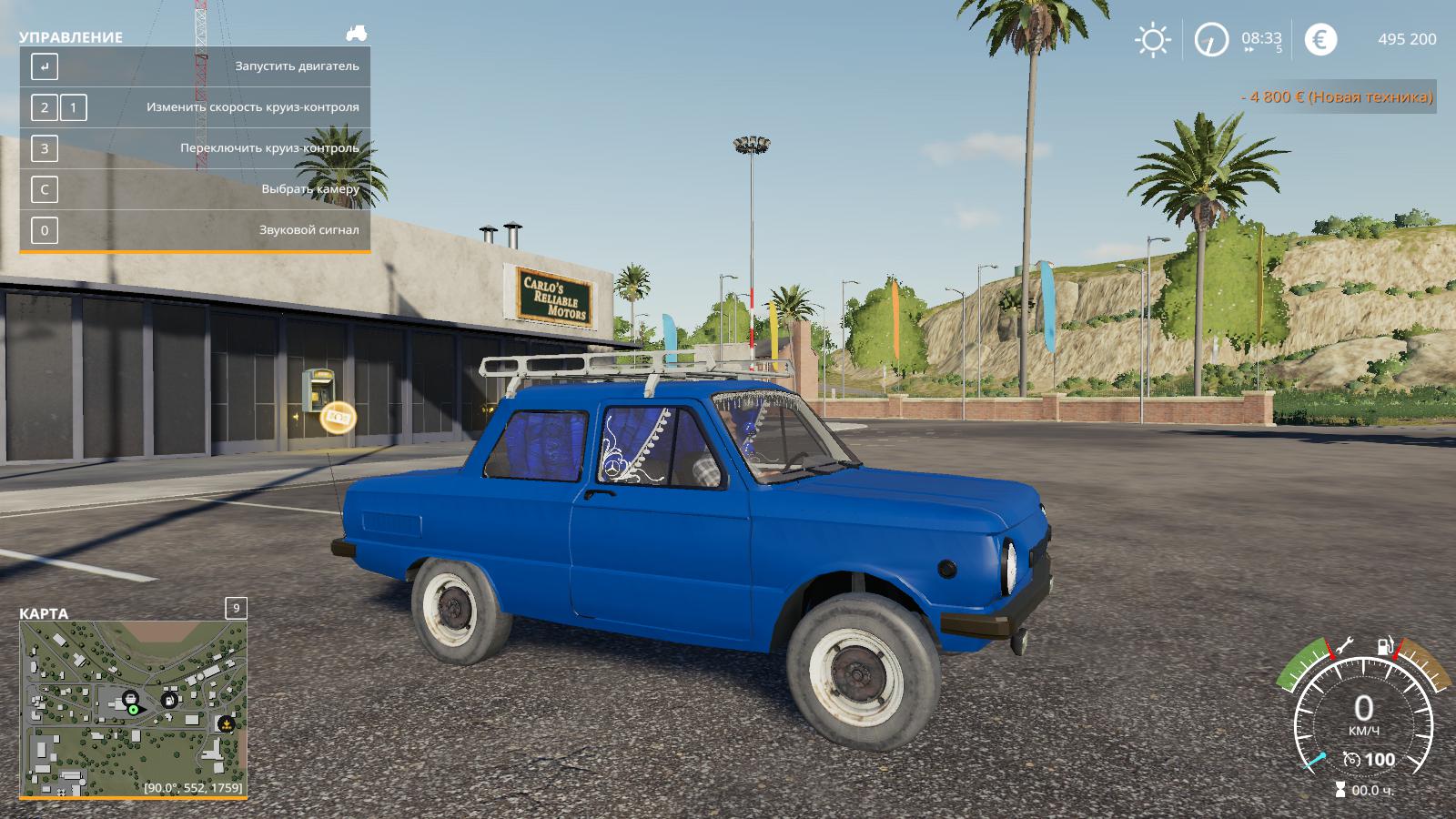The image size is (1456, 819).
Task: Click the time fast-forward arrows near 08:33
Action: point(1247,48)
